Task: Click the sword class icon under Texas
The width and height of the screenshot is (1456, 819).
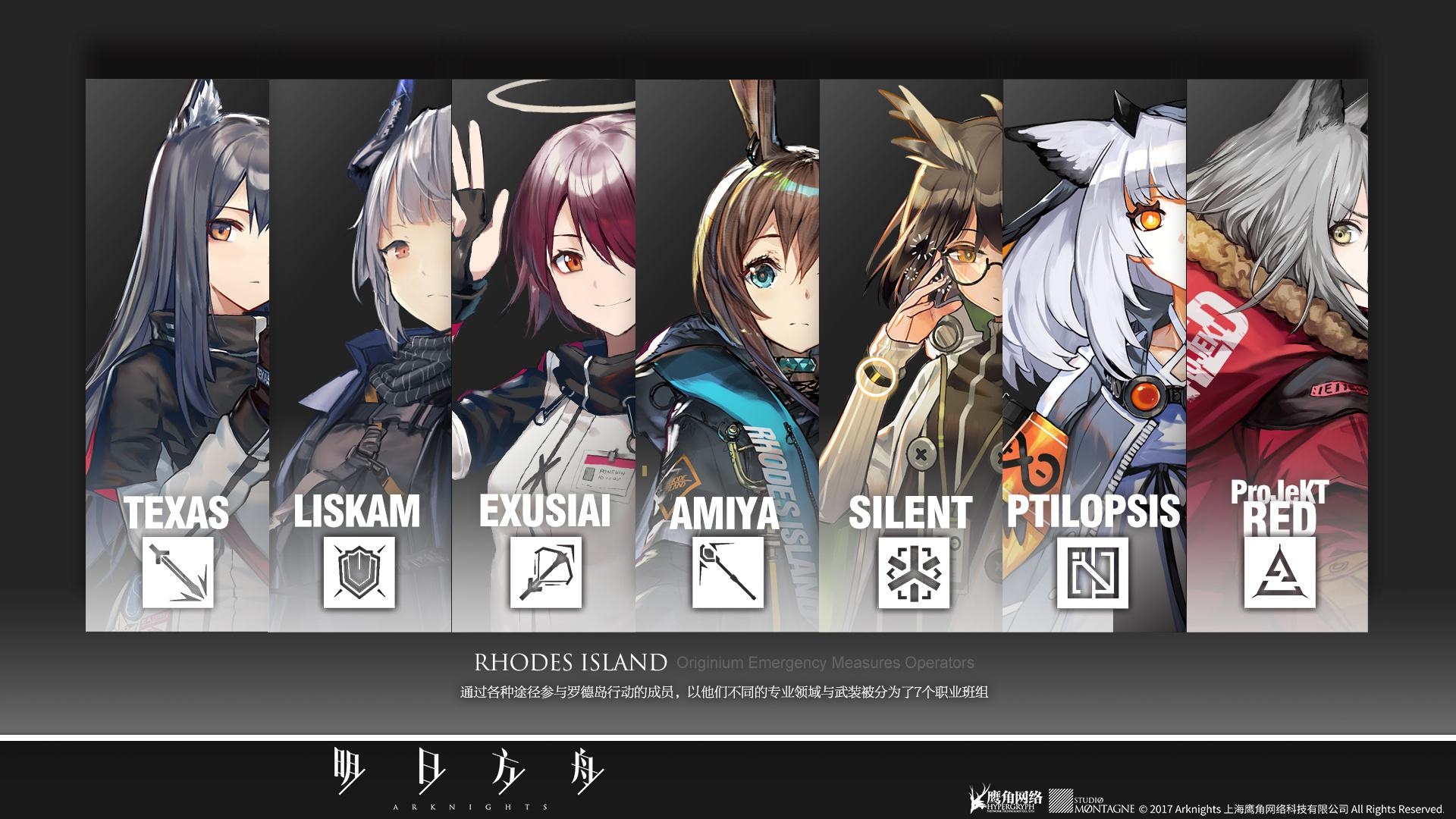Action: tap(177, 573)
